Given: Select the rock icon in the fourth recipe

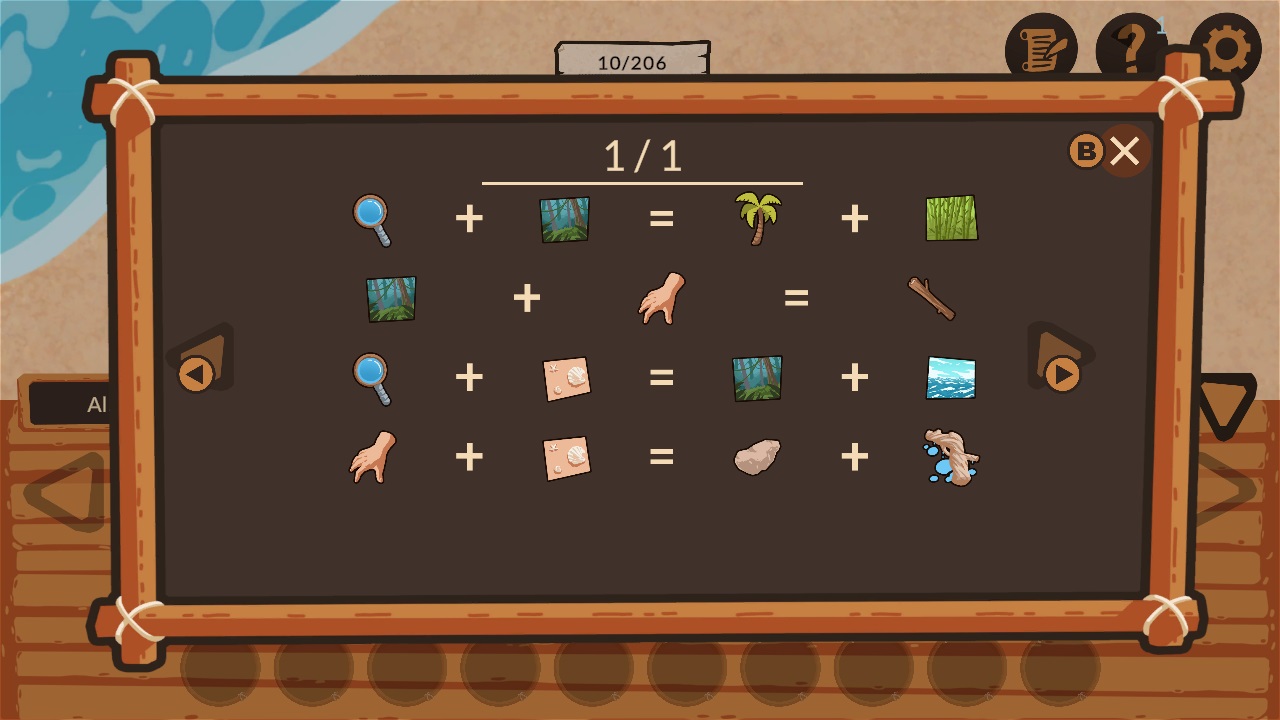Looking at the screenshot, I should click(756, 457).
